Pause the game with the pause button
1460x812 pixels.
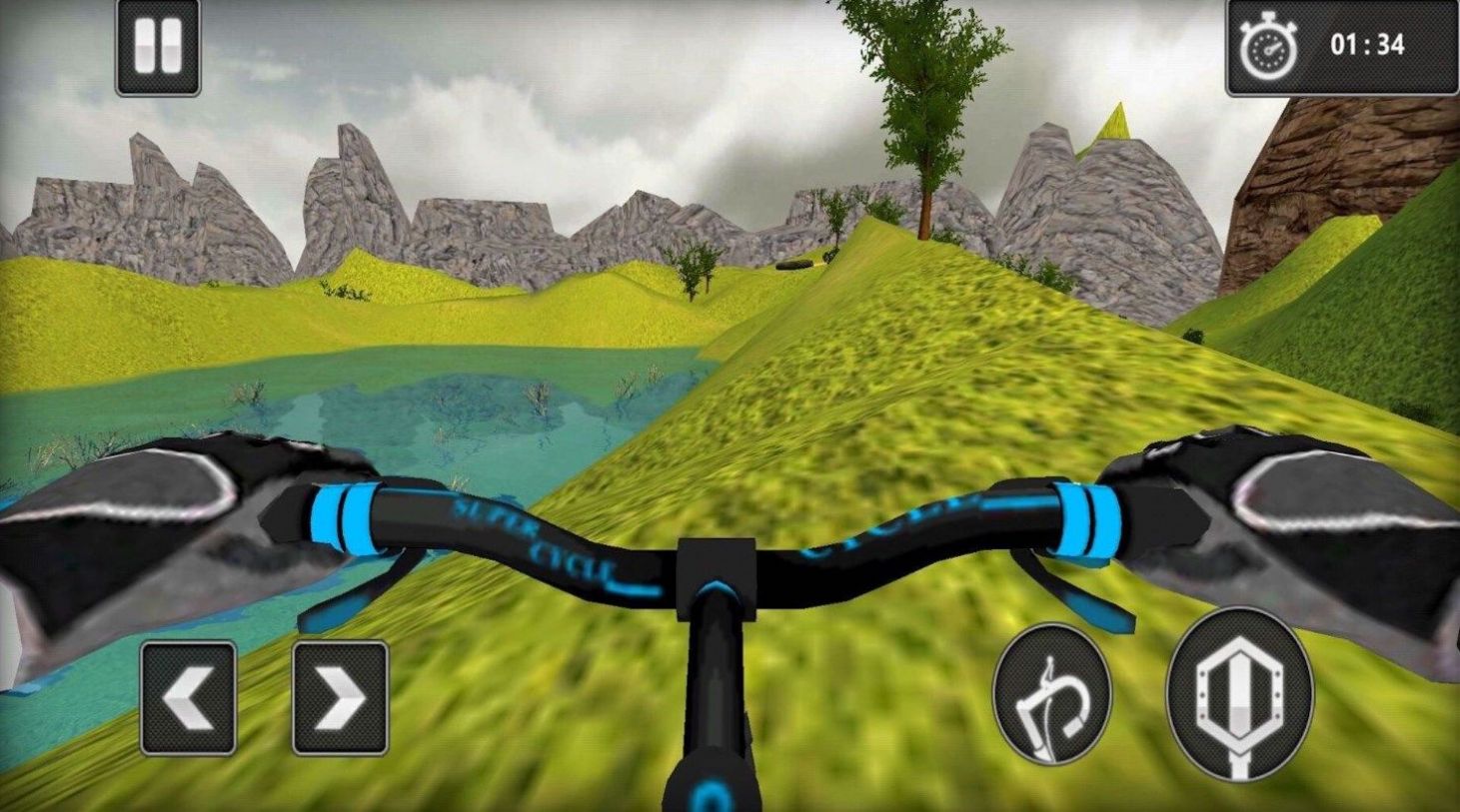158,48
